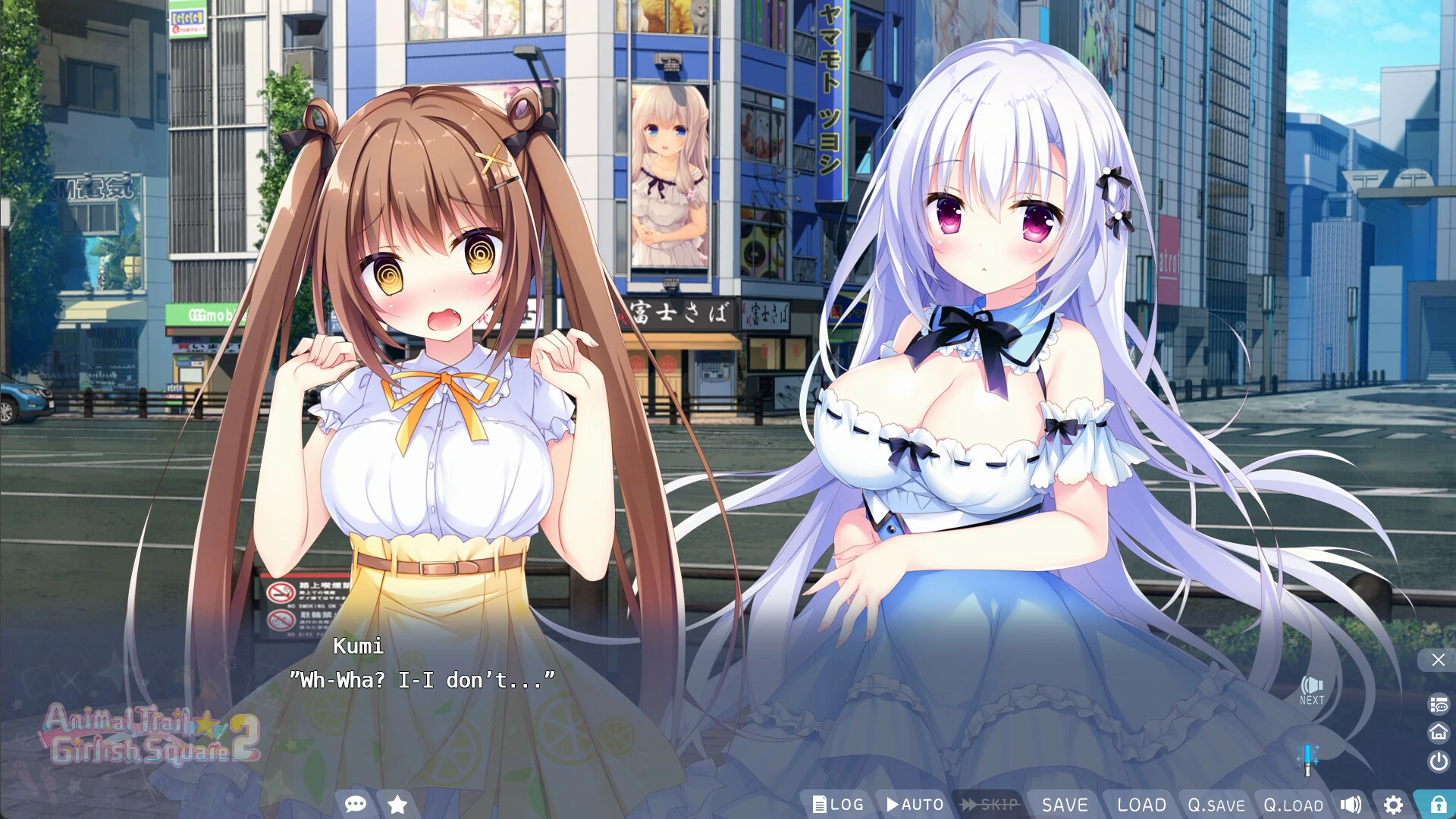Open the LOAD screen
Viewport: 1456px width, 819px height.
[x=1141, y=805]
